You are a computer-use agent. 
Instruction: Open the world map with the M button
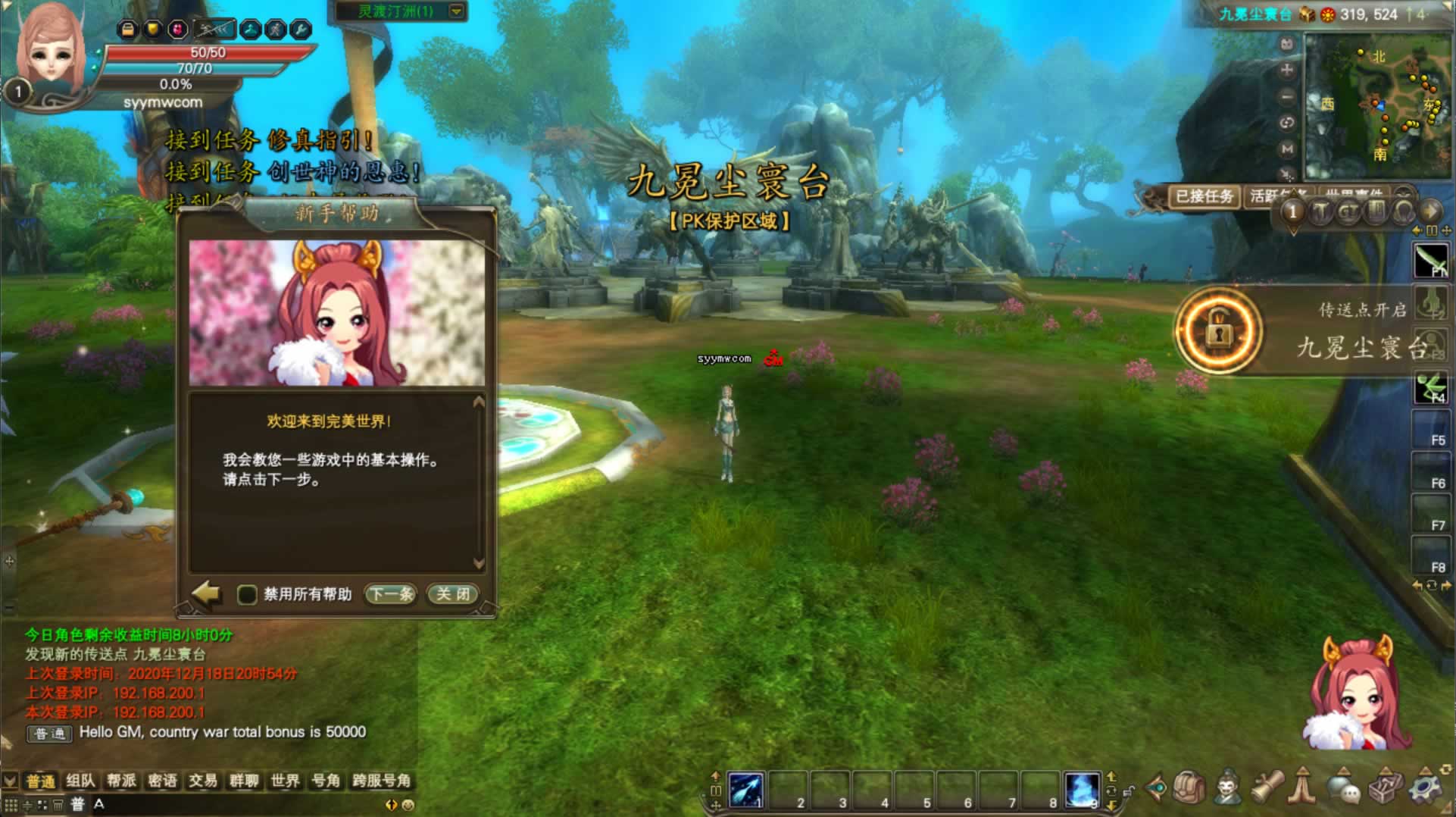coord(1286,149)
